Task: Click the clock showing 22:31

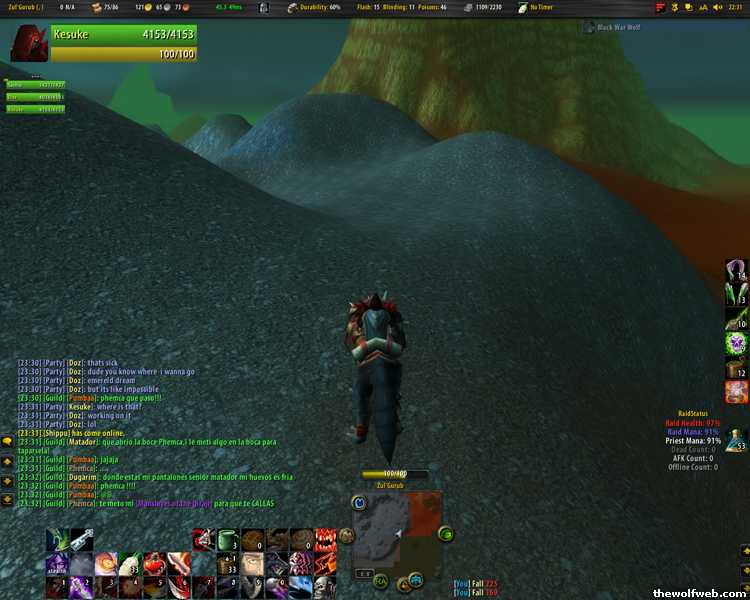Action: pos(735,7)
